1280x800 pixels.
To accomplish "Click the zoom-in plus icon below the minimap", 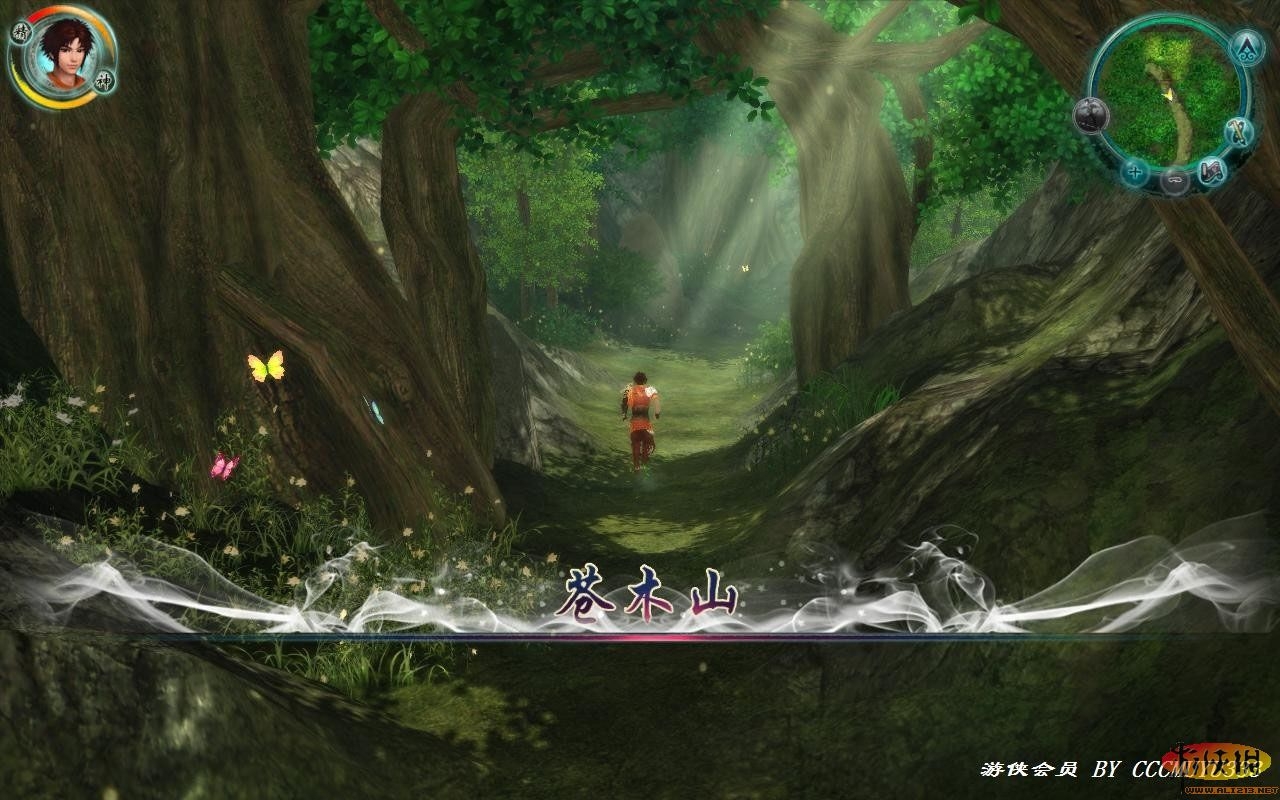I will 1134,172.
